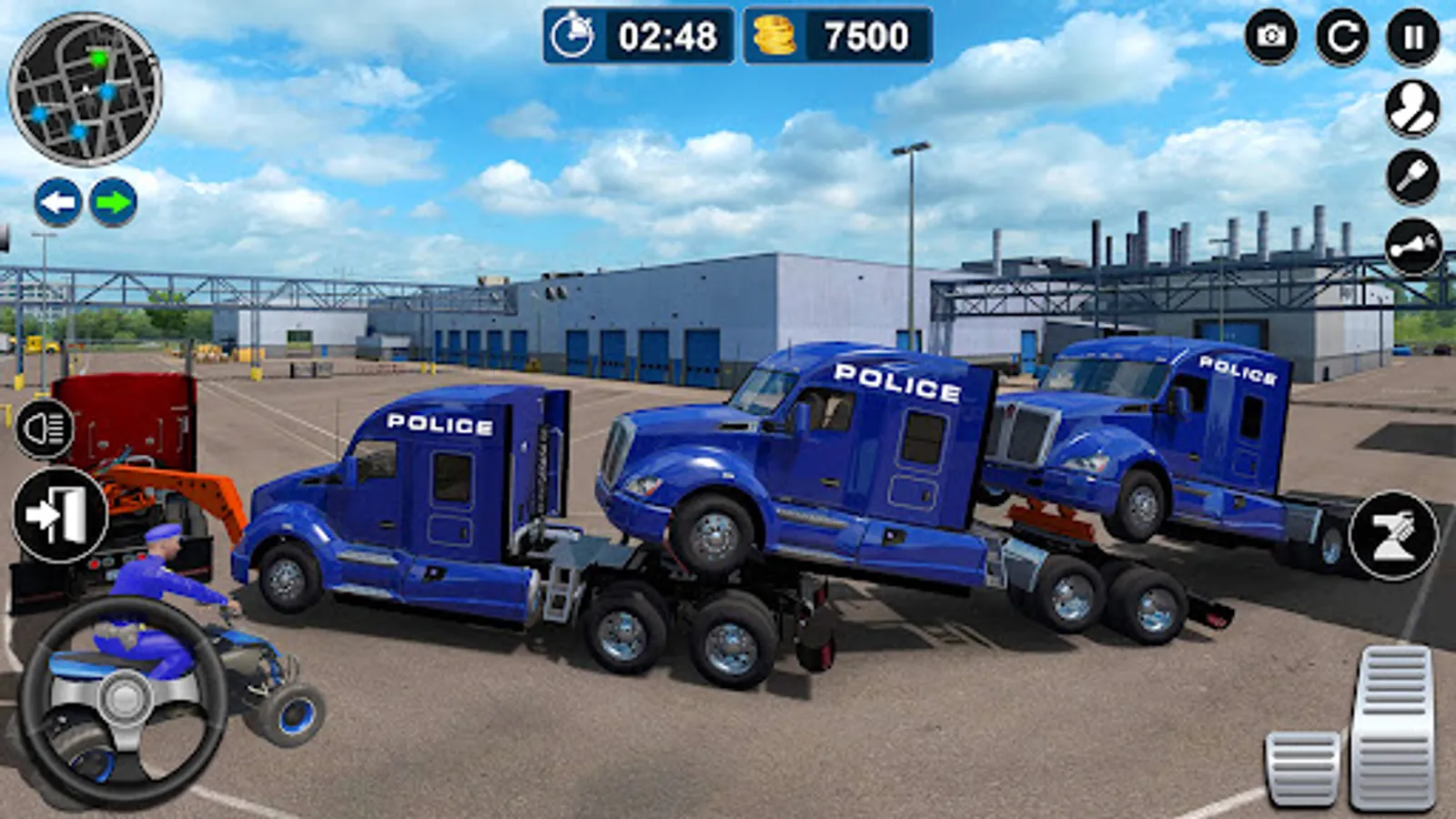Image resolution: width=1456 pixels, height=819 pixels.
Task: Toggle the headlights on
Action: tap(45, 428)
